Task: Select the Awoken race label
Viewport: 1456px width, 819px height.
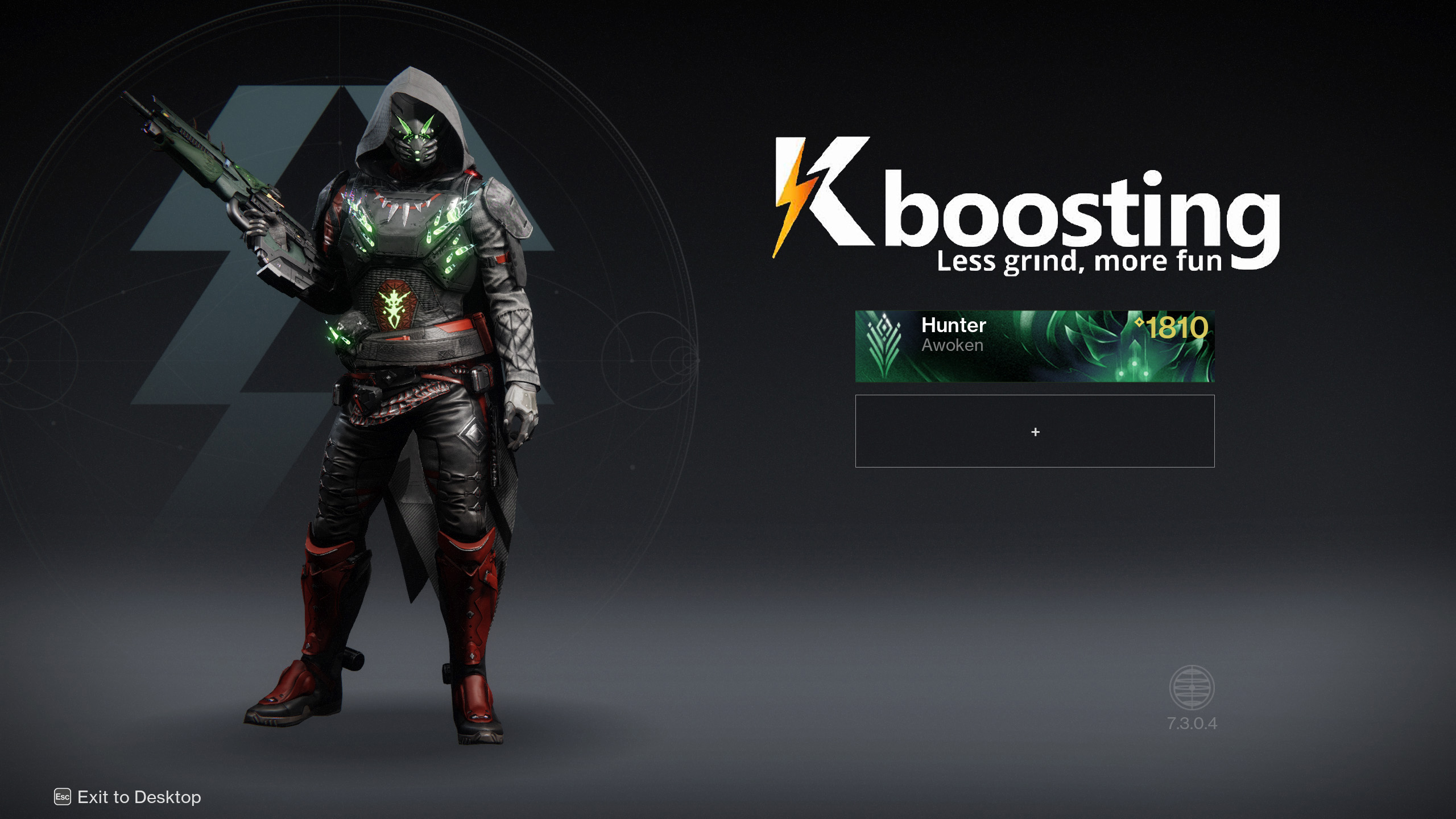Action: click(x=952, y=345)
